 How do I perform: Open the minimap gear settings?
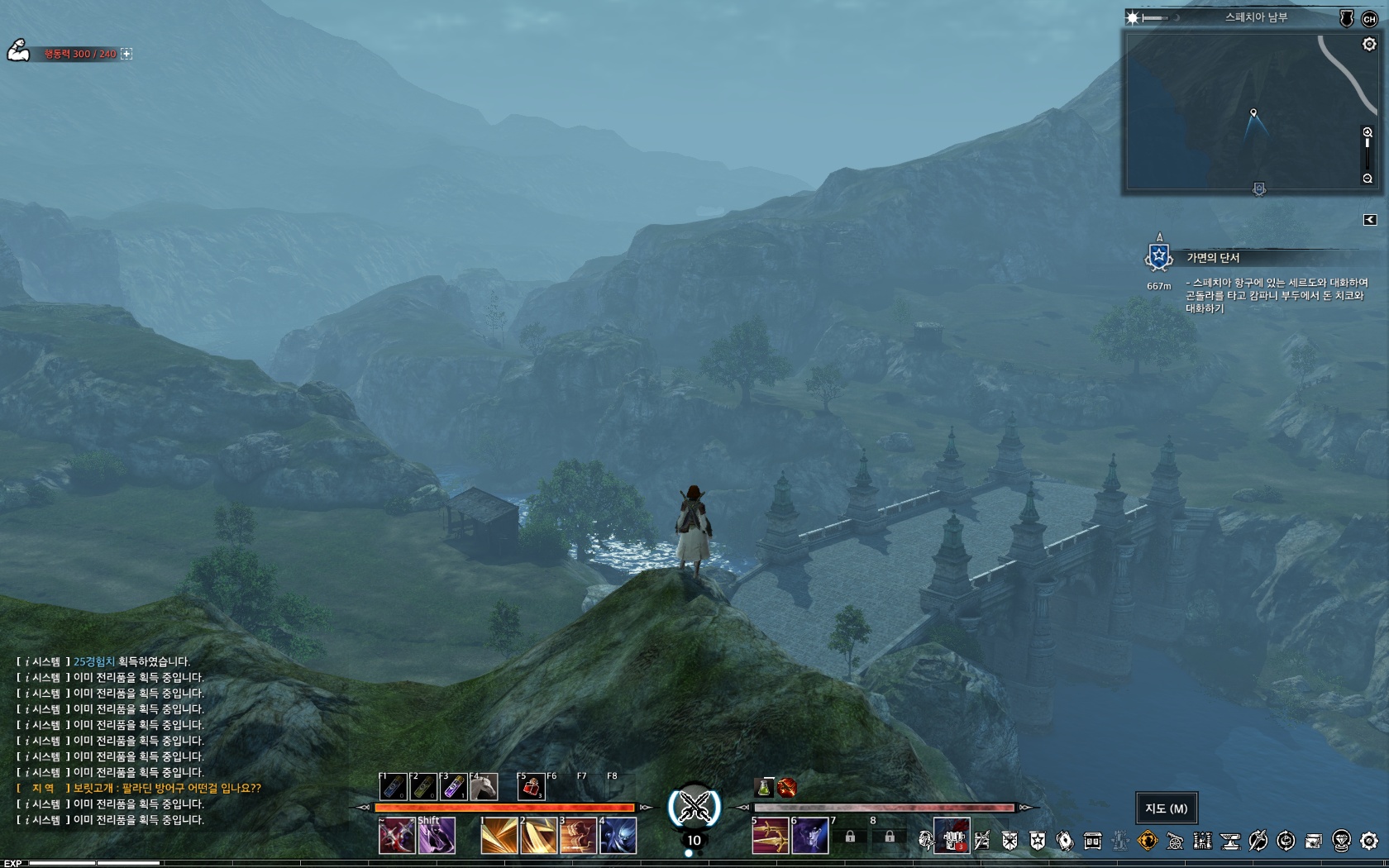pos(1369,45)
